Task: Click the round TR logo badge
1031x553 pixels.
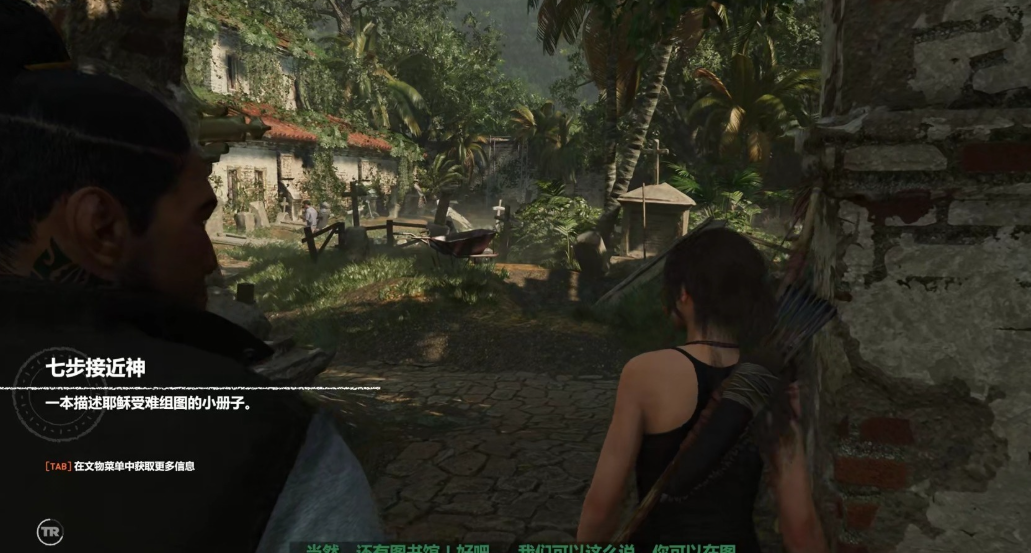Action: click(x=50, y=532)
